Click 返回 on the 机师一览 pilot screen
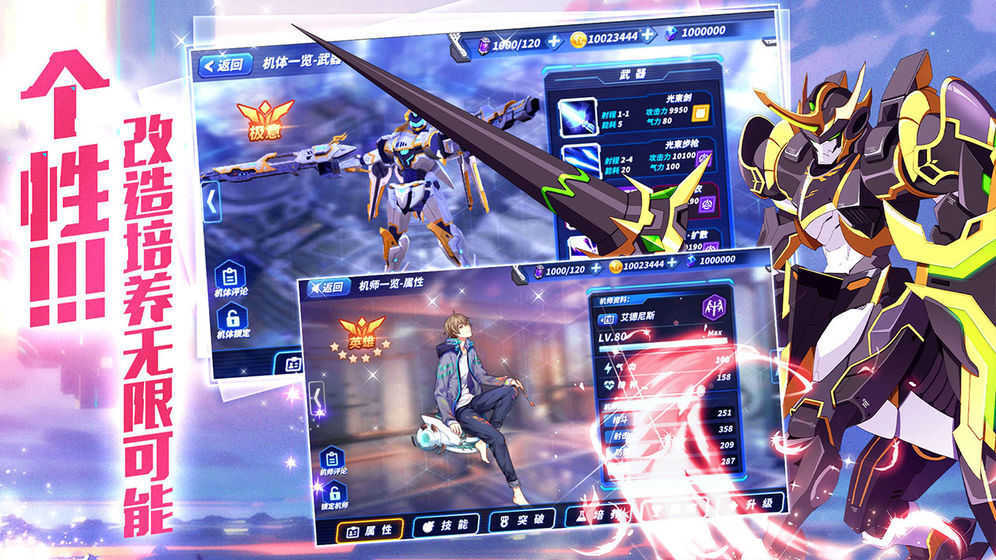The image size is (996, 560). [x=327, y=288]
